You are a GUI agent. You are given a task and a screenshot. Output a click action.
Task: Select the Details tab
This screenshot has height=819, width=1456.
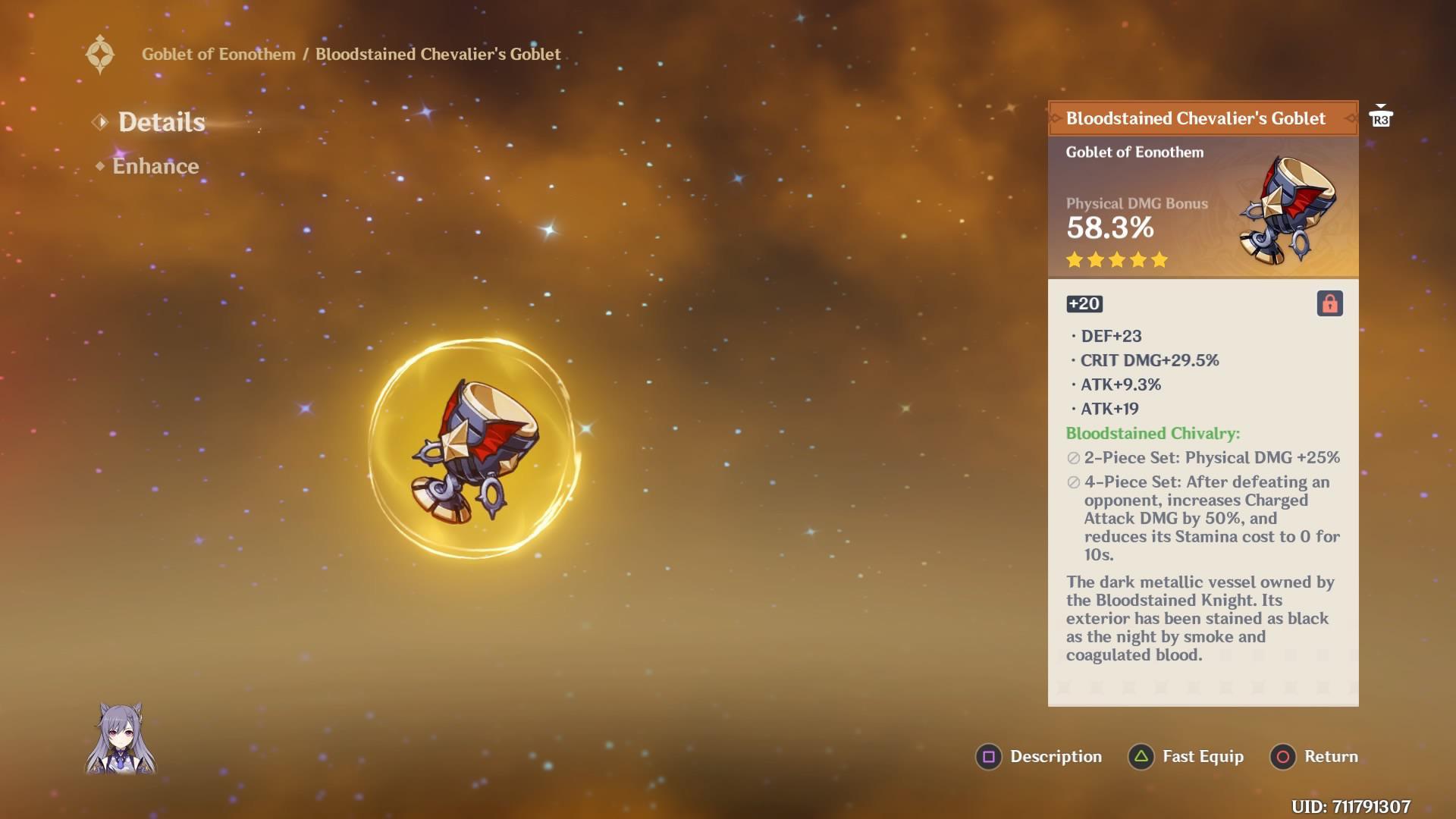(161, 121)
